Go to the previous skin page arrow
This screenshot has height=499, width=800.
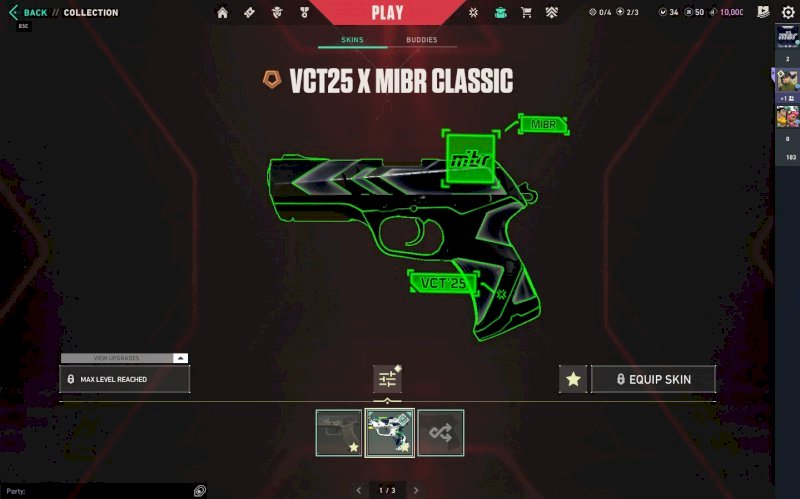(359, 490)
